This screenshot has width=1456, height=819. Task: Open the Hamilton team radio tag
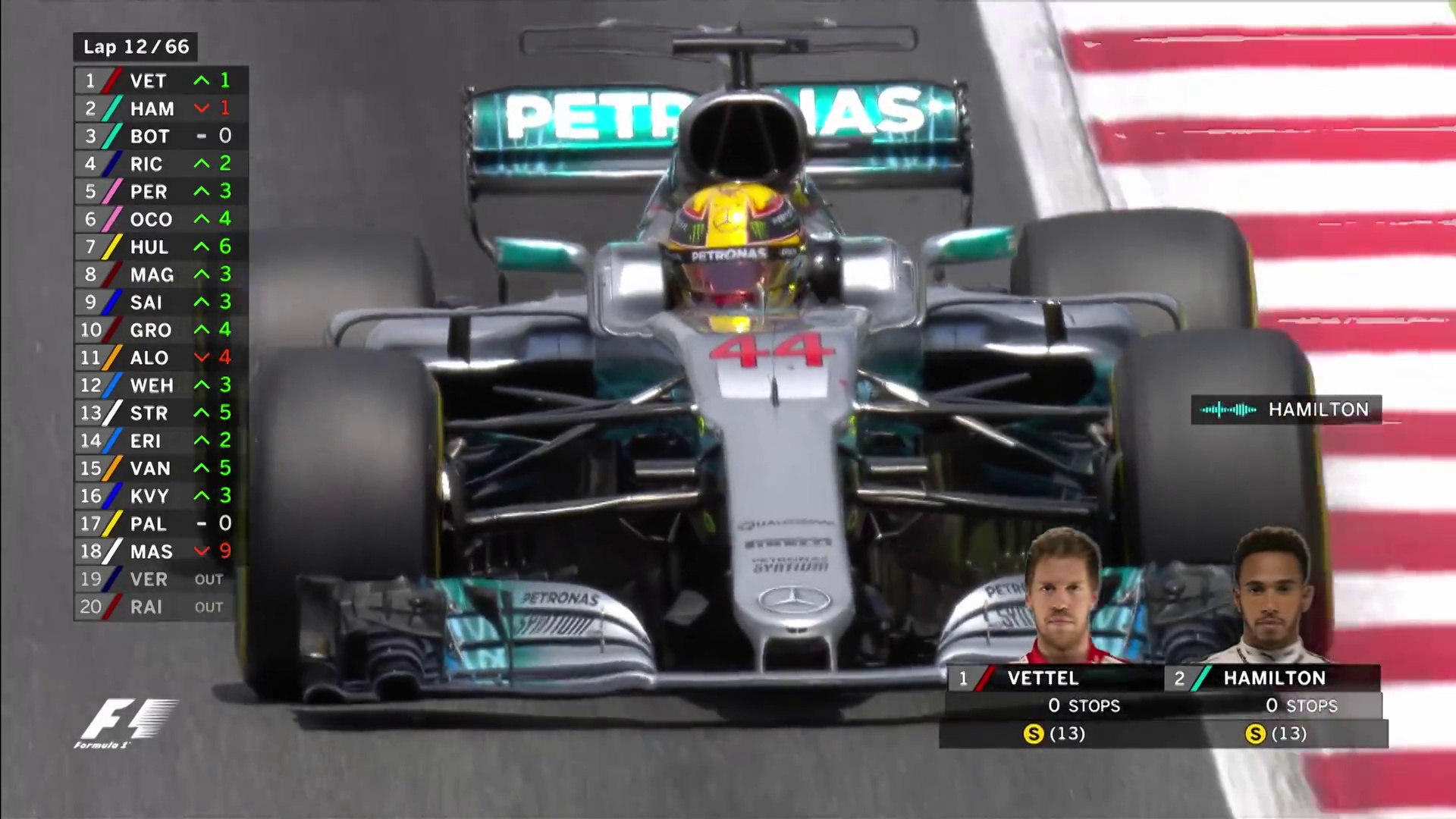(1285, 409)
